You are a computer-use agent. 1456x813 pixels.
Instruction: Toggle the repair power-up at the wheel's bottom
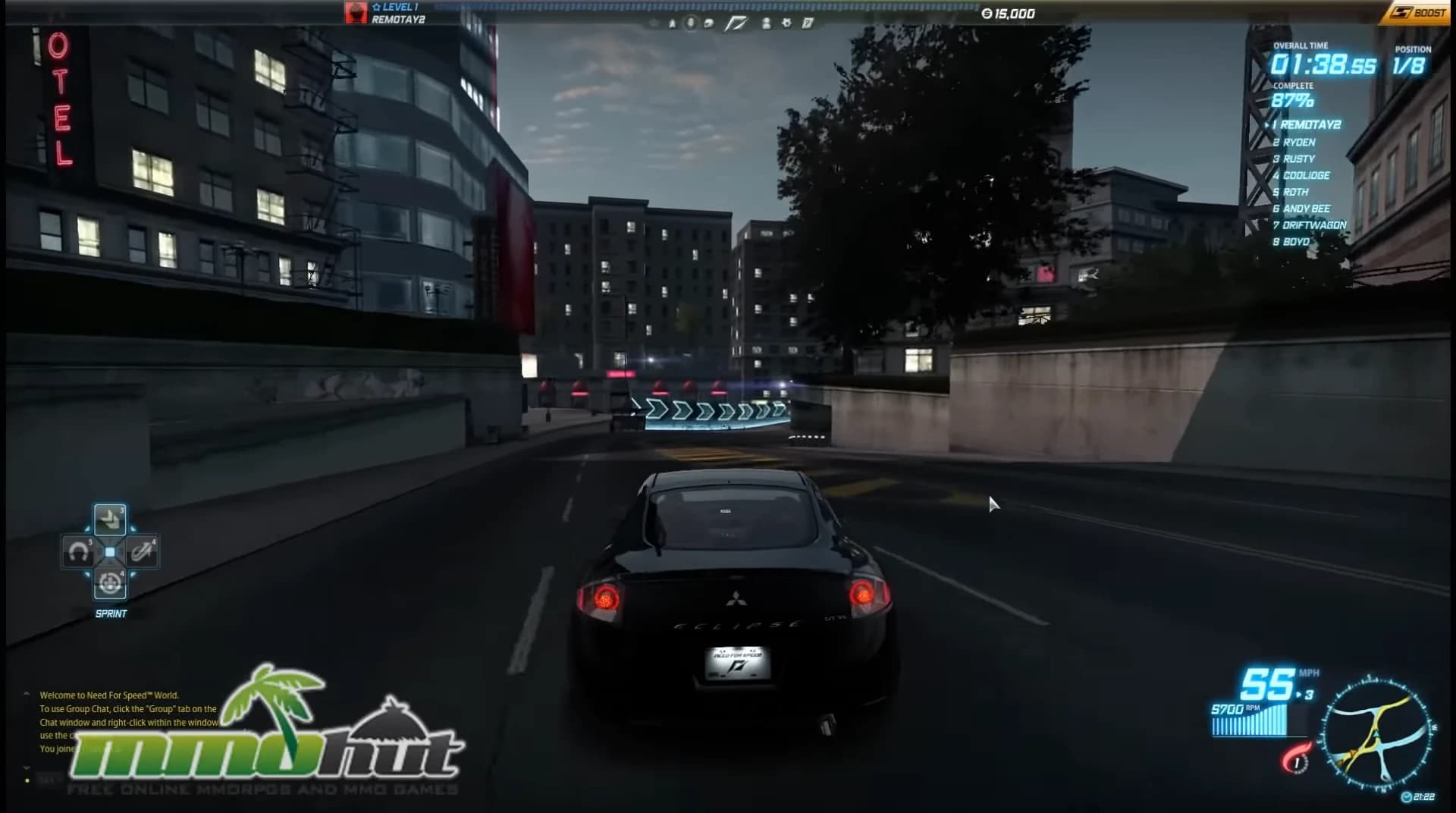click(110, 582)
